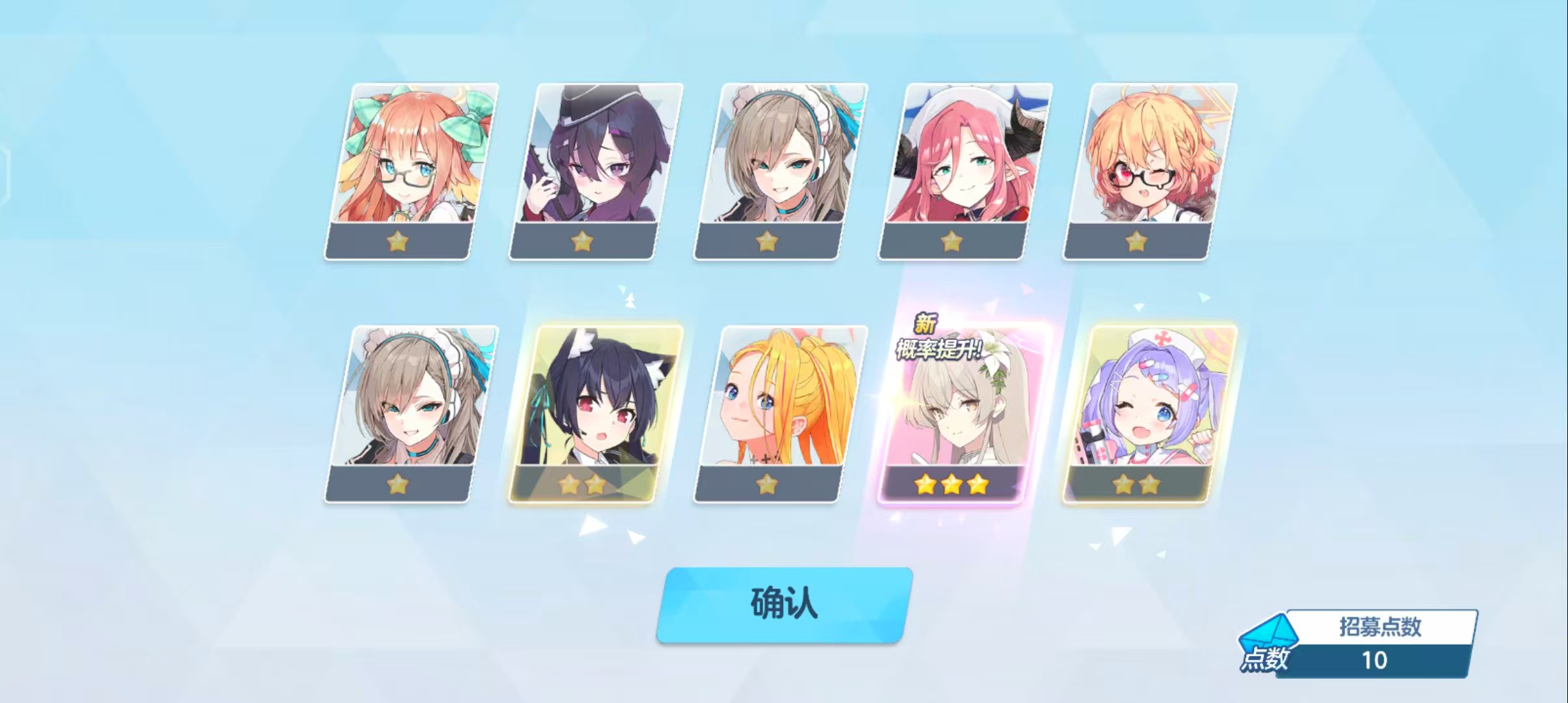The image size is (1568, 703).
Task: Confirm the recruitment results with 确认
Action: [x=783, y=605]
